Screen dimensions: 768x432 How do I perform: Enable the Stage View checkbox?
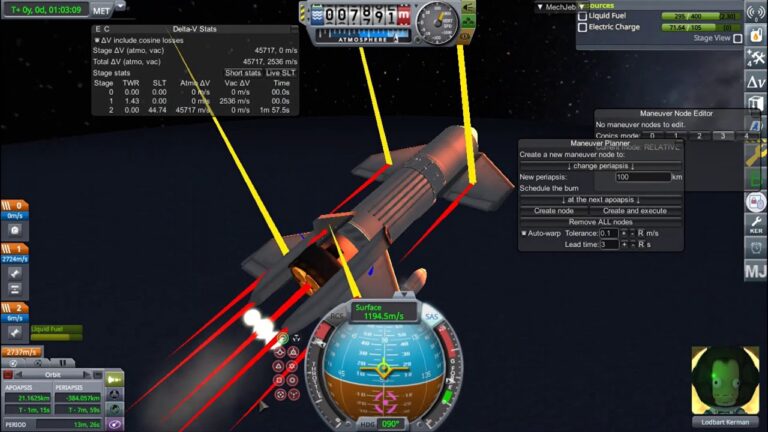click(x=738, y=38)
